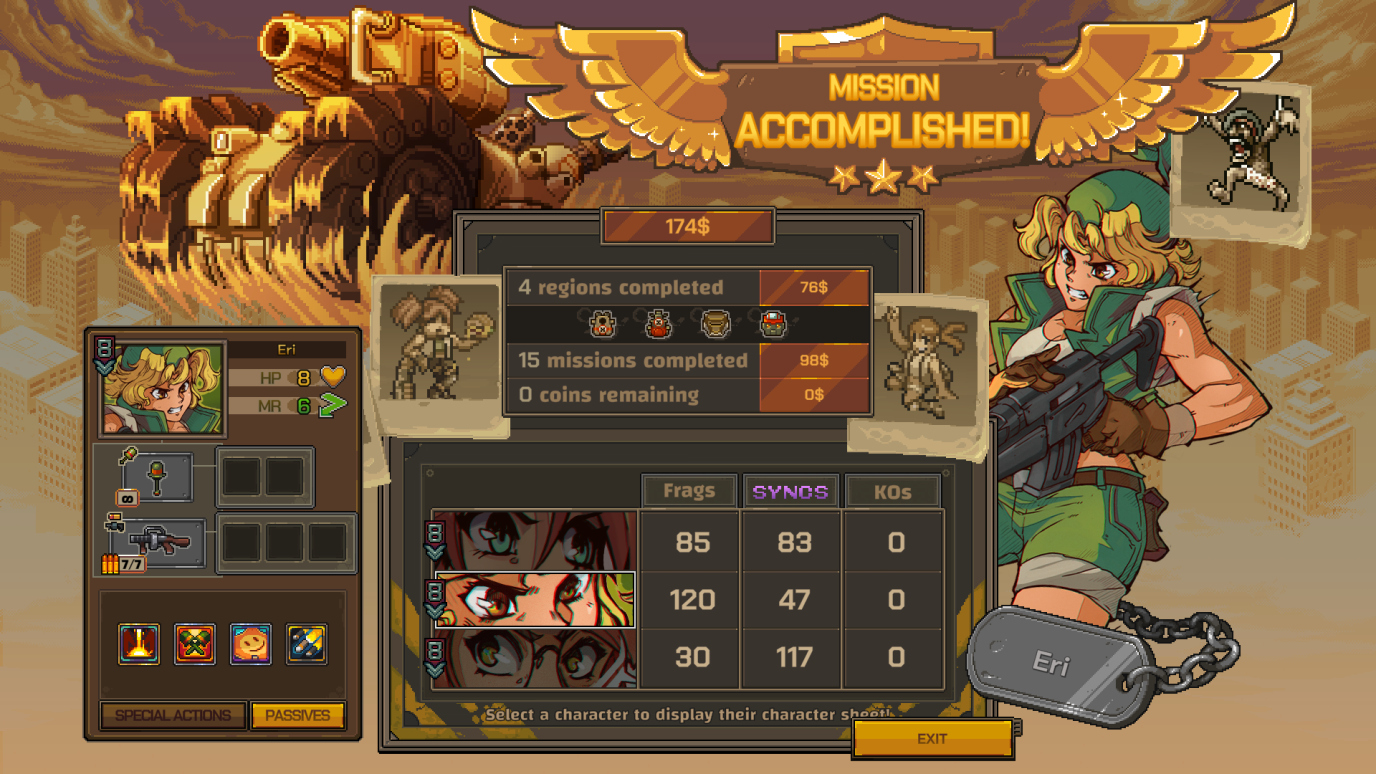Switch to the Special Actions tab
The height and width of the screenshot is (774, 1376).
[173, 716]
